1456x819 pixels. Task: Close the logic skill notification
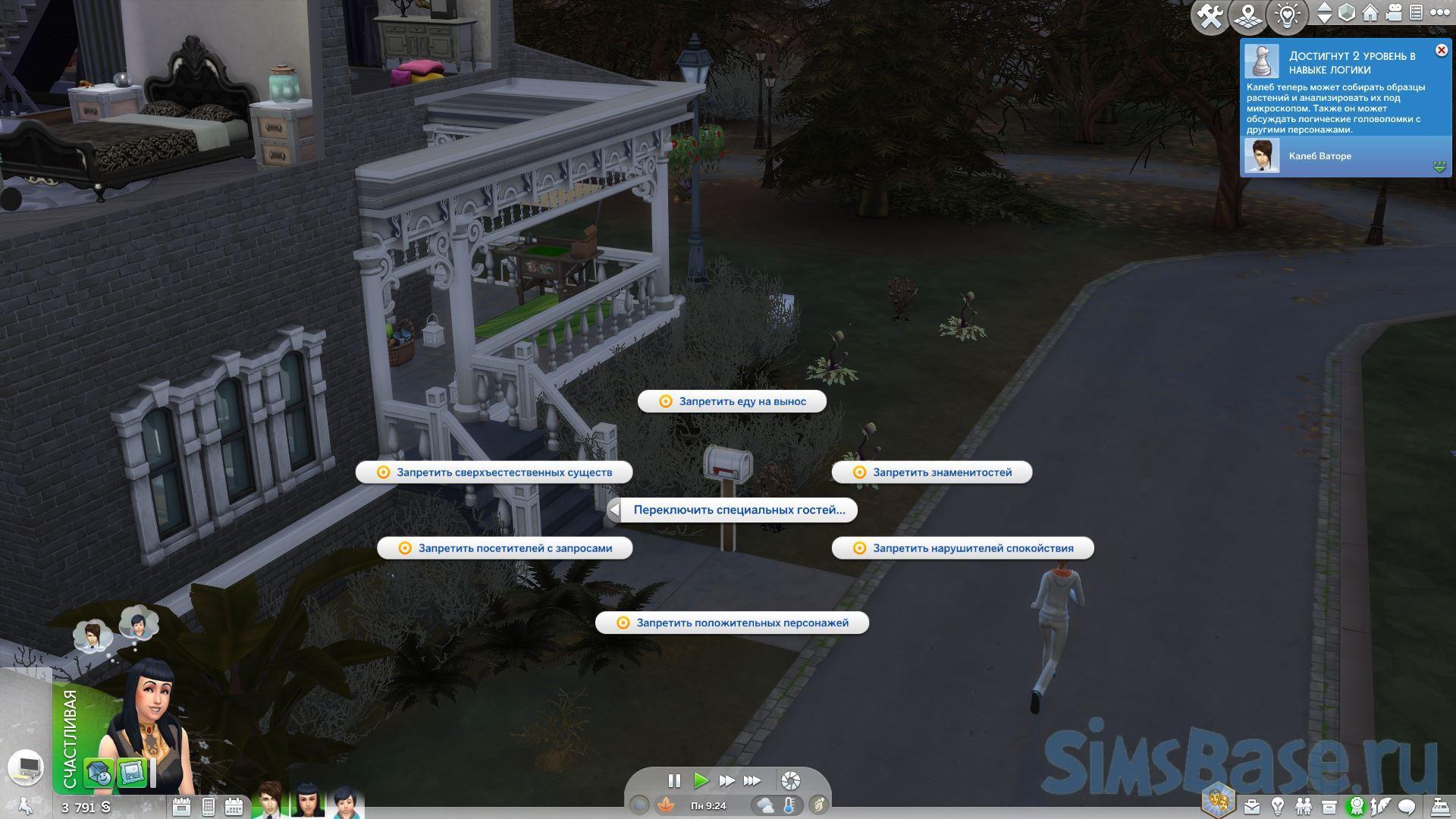pos(1441,51)
